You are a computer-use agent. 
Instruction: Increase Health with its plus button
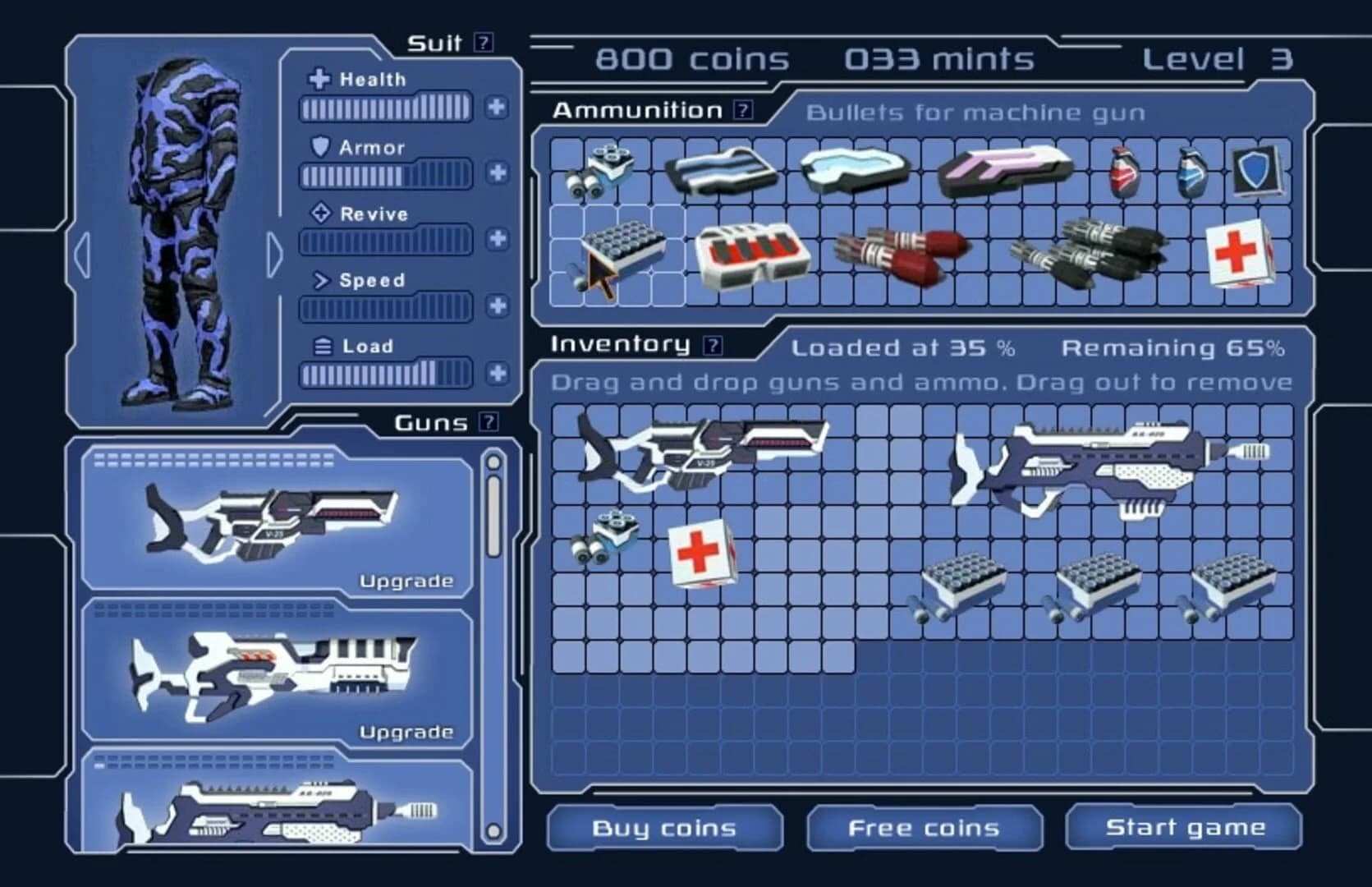(496, 106)
